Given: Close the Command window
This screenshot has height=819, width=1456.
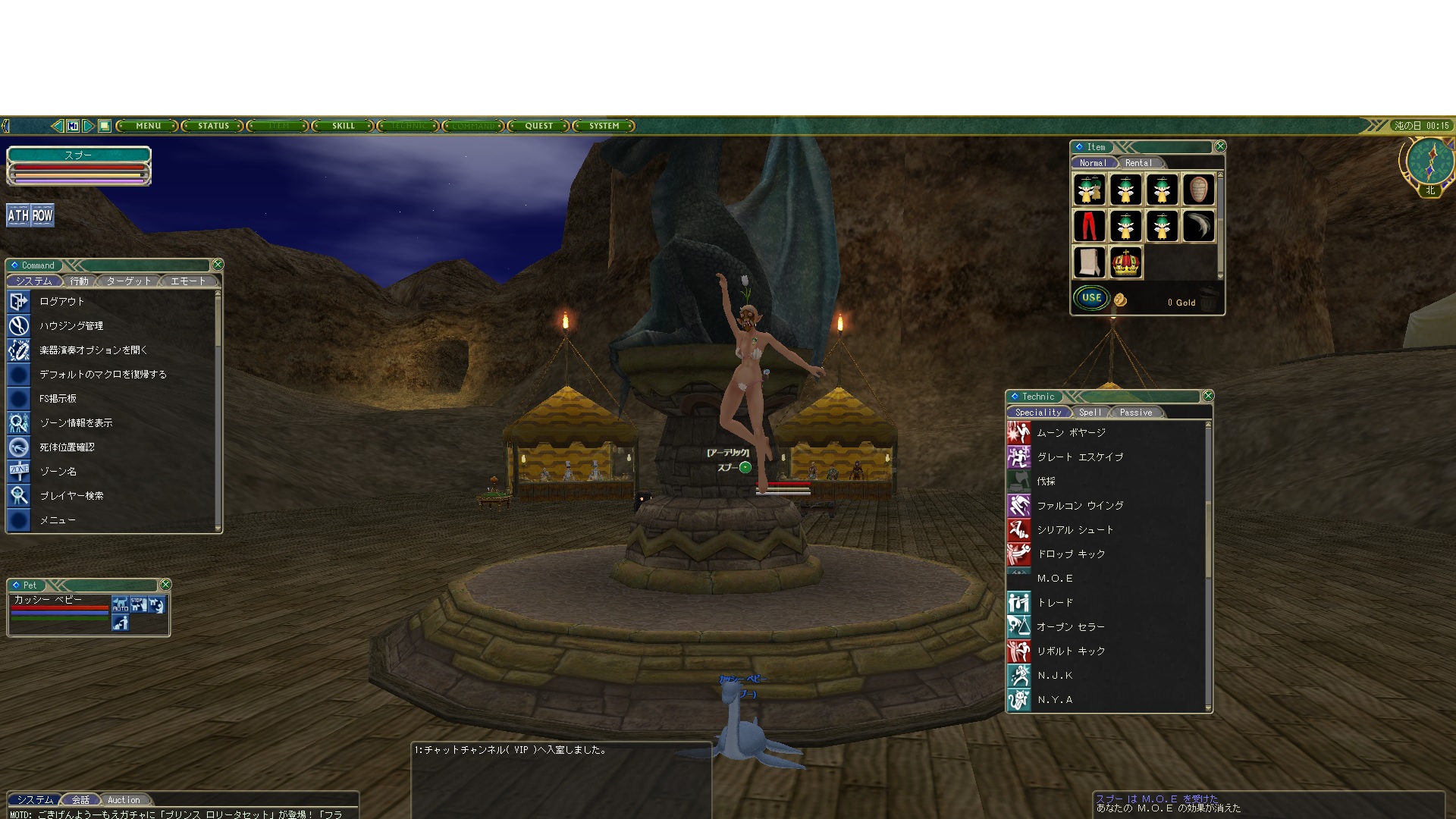Looking at the screenshot, I should click(x=218, y=265).
